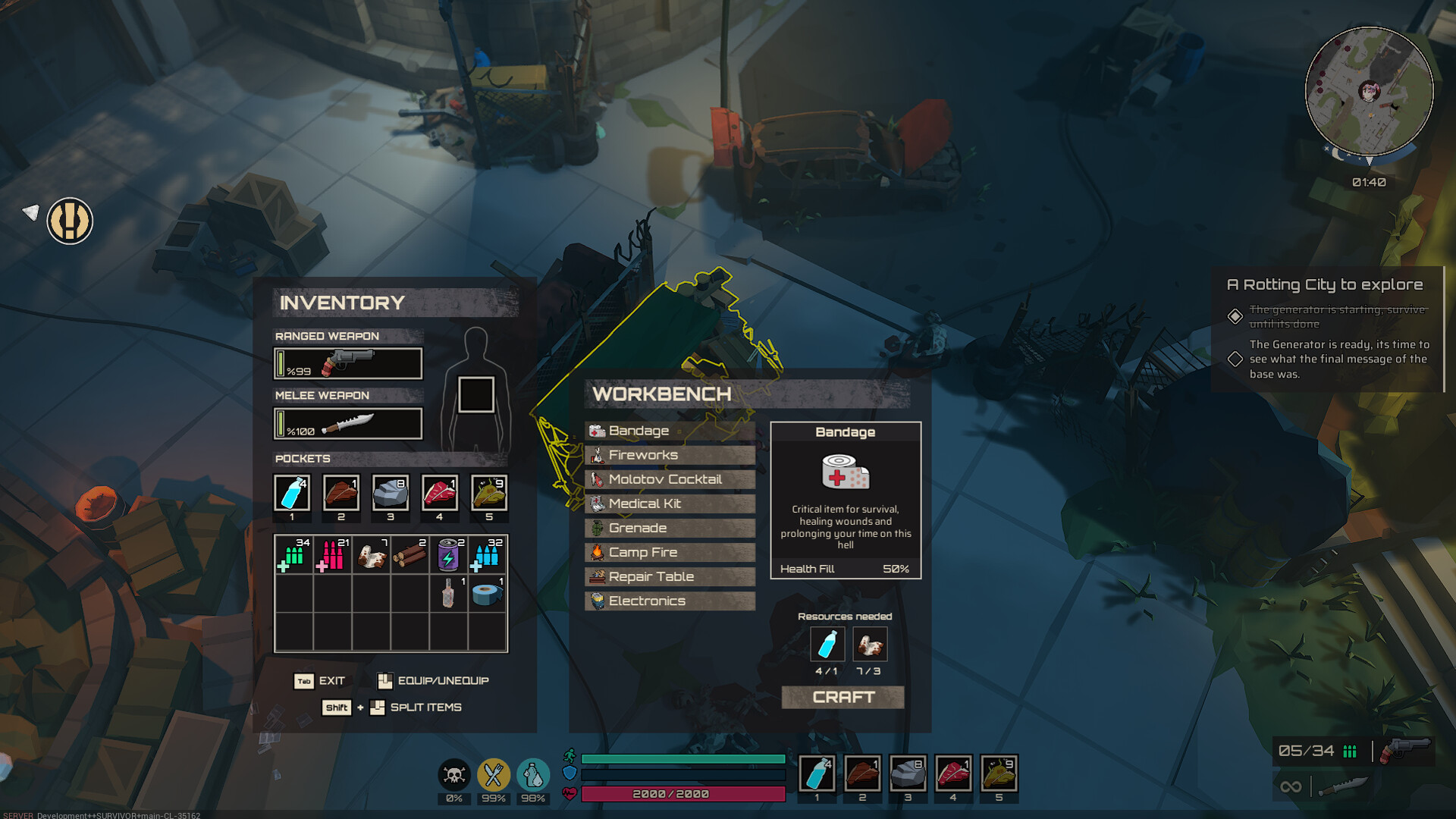Pick the Grenade recipe
The height and width of the screenshot is (819, 1456).
pyautogui.click(x=670, y=528)
